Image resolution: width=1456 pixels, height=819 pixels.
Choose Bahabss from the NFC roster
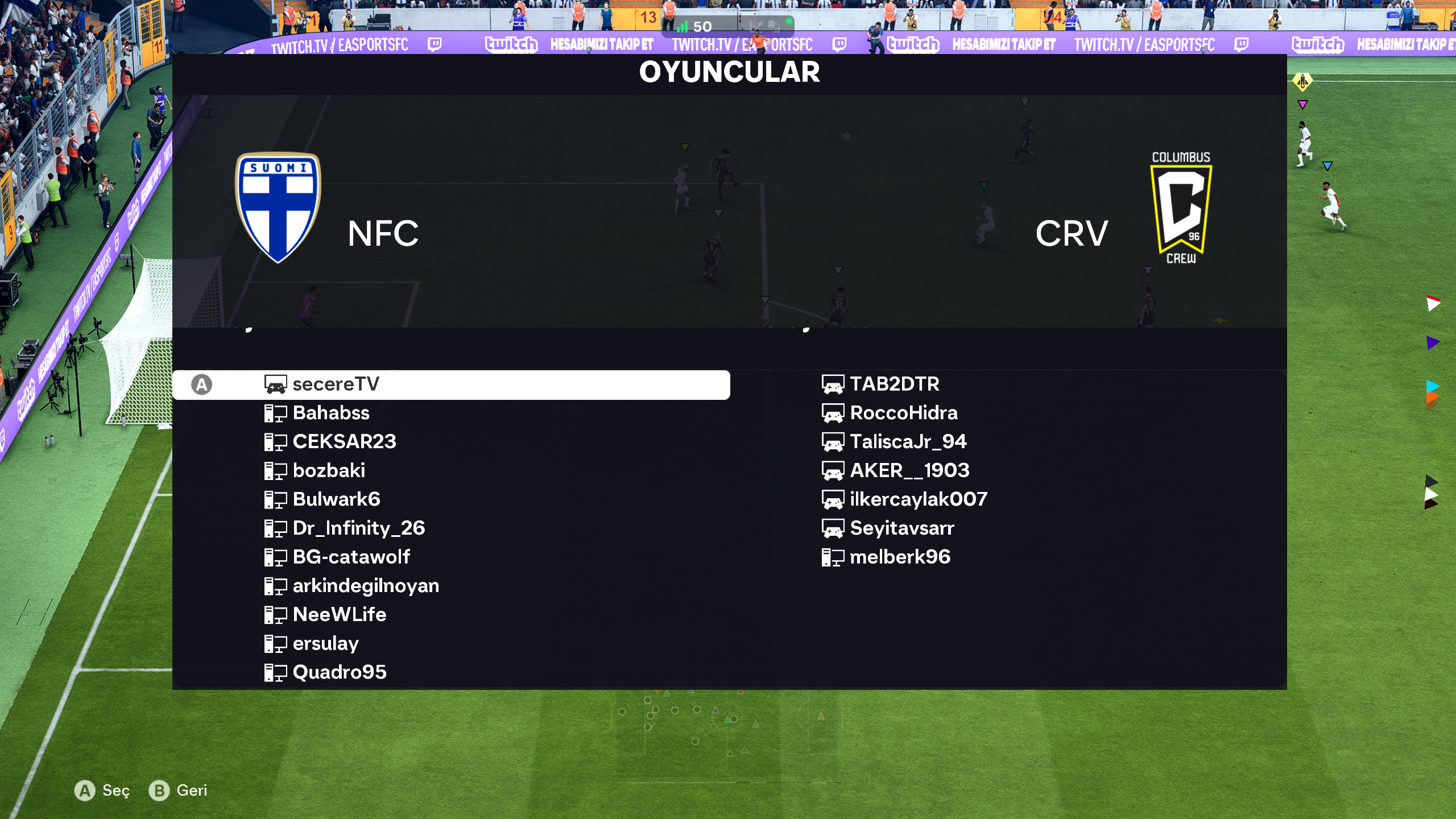pos(331,413)
